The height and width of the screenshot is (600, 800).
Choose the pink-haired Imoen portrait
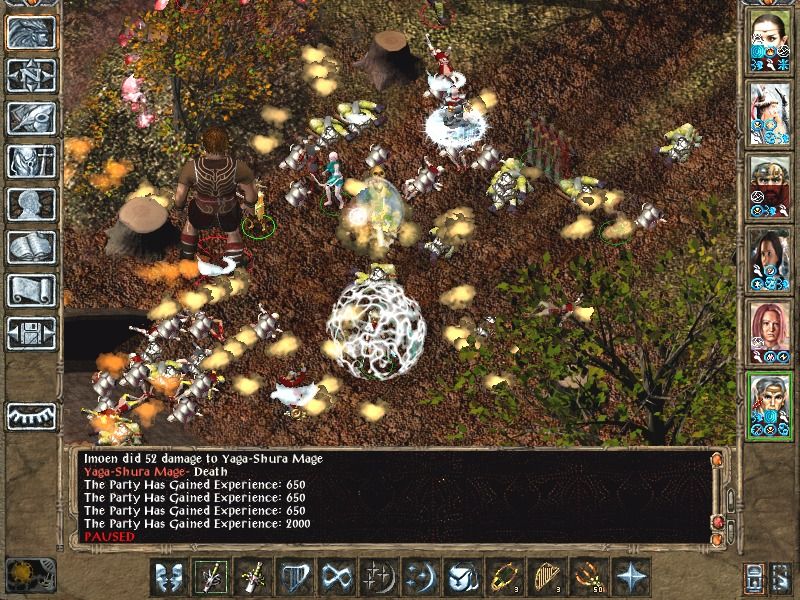coord(770,330)
